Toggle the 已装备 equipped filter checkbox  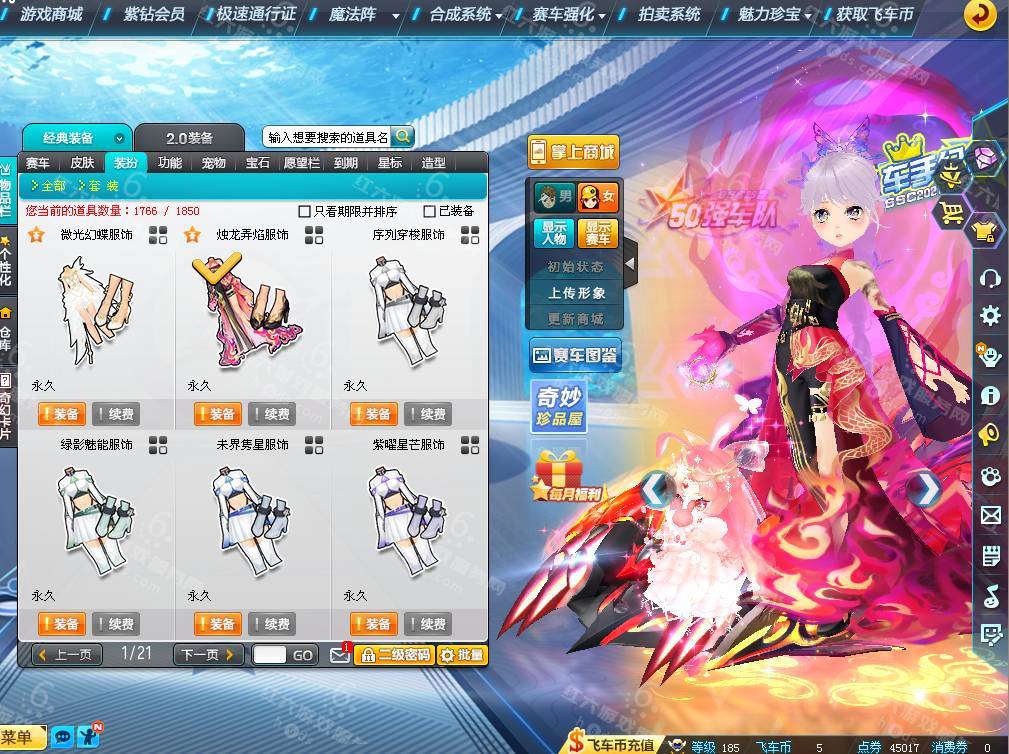click(x=429, y=212)
